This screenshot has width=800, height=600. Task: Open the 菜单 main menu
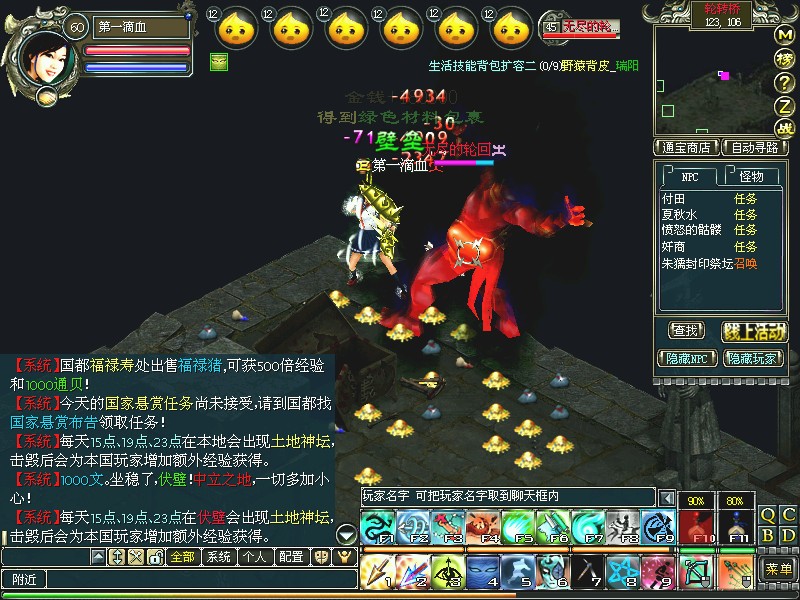pyautogui.click(x=778, y=569)
